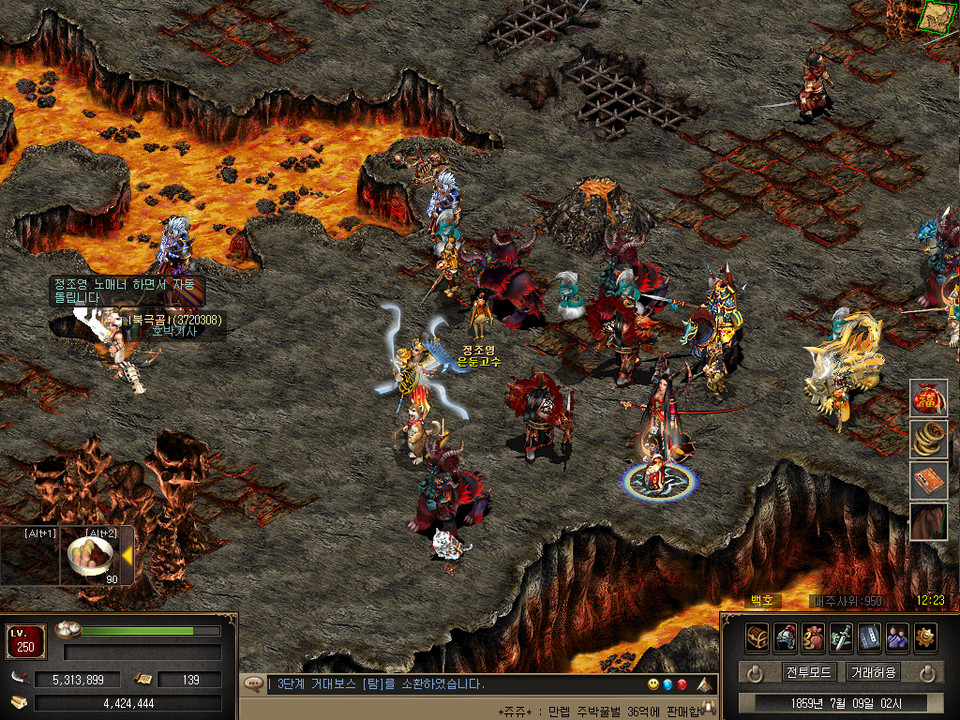Select the red lucky pouch side icon
Image resolution: width=960 pixels, height=720 pixels.
click(928, 398)
